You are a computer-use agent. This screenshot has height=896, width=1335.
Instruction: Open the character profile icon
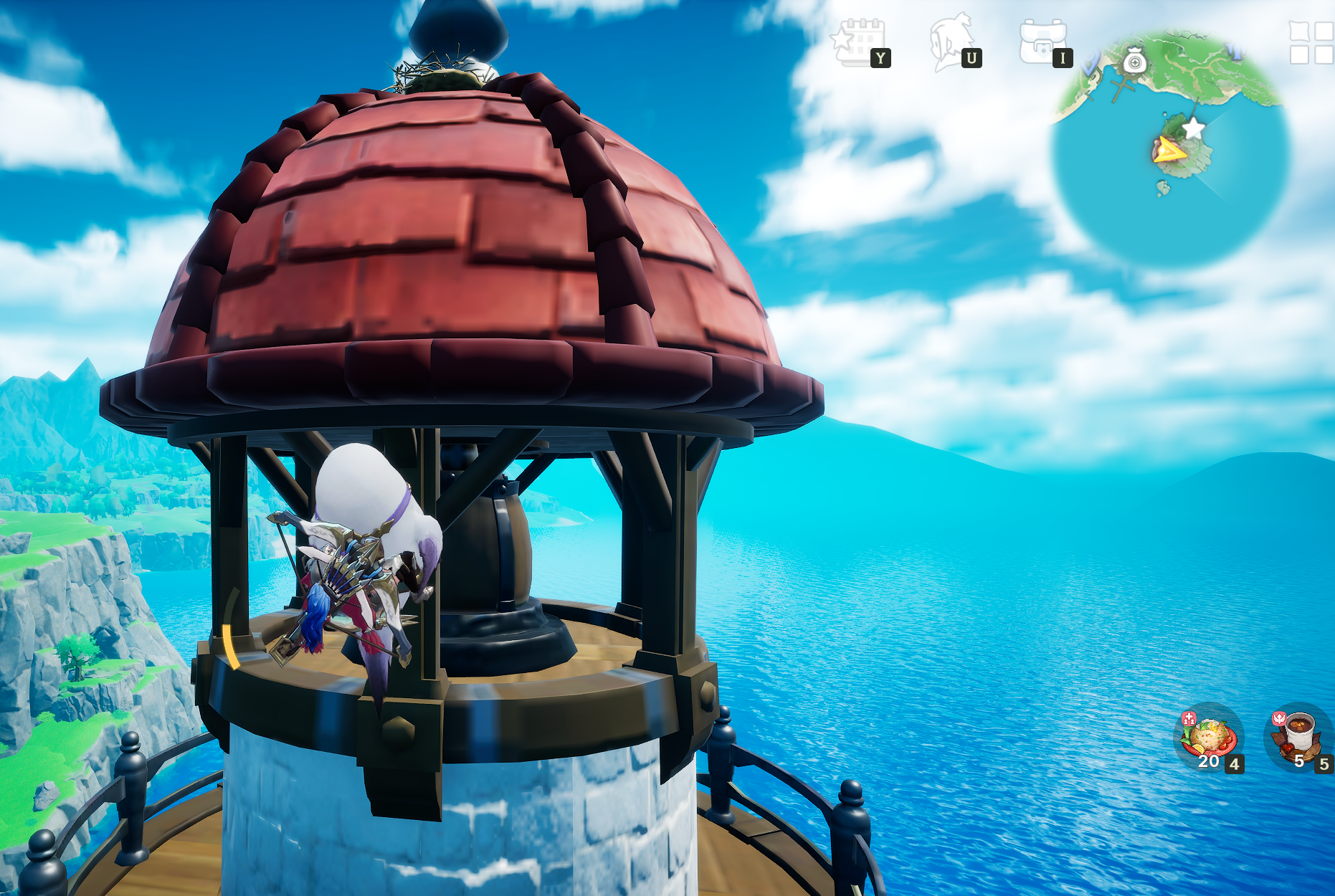tap(952, 42)
